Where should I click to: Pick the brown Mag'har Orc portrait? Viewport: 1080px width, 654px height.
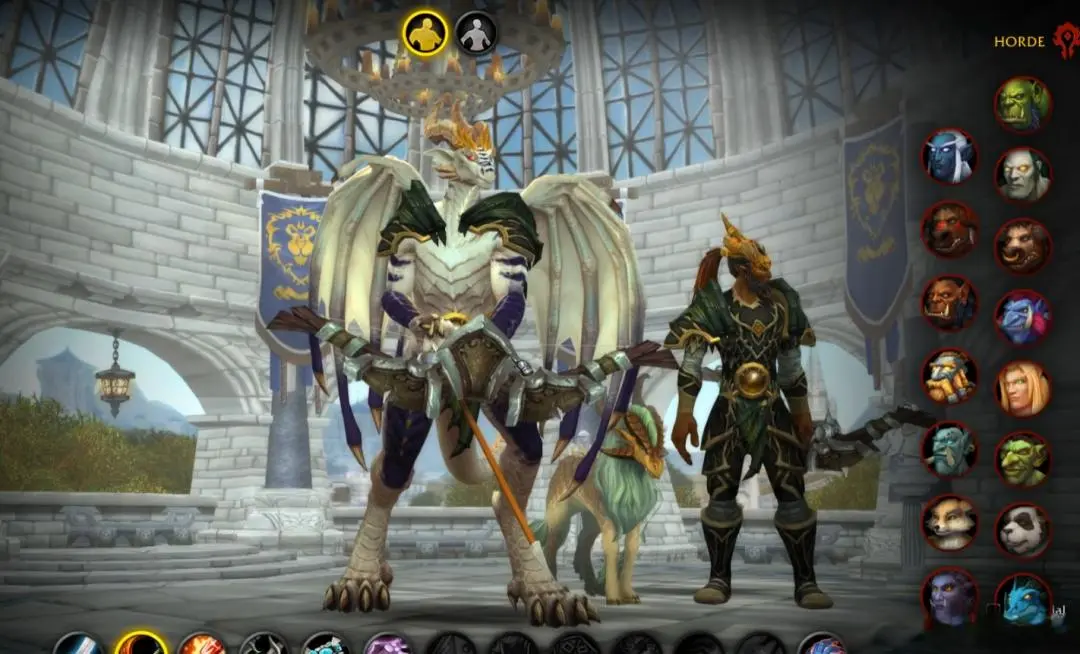pyautogui.click(x=949, y=302)
